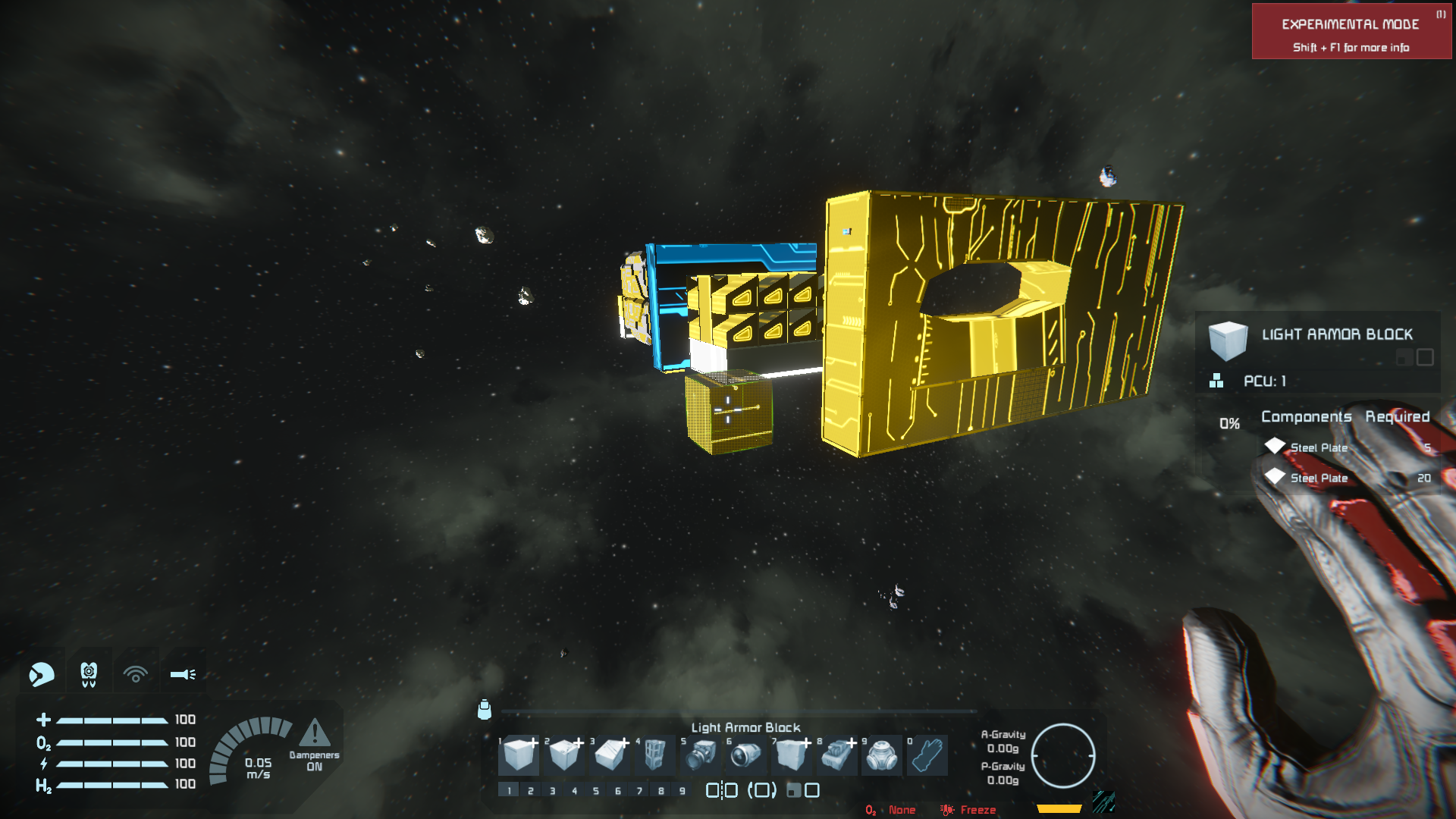Click the Experimental Mode notice banner
This screenshot has height=819, width=1456.
click(x=1351, y=31)
